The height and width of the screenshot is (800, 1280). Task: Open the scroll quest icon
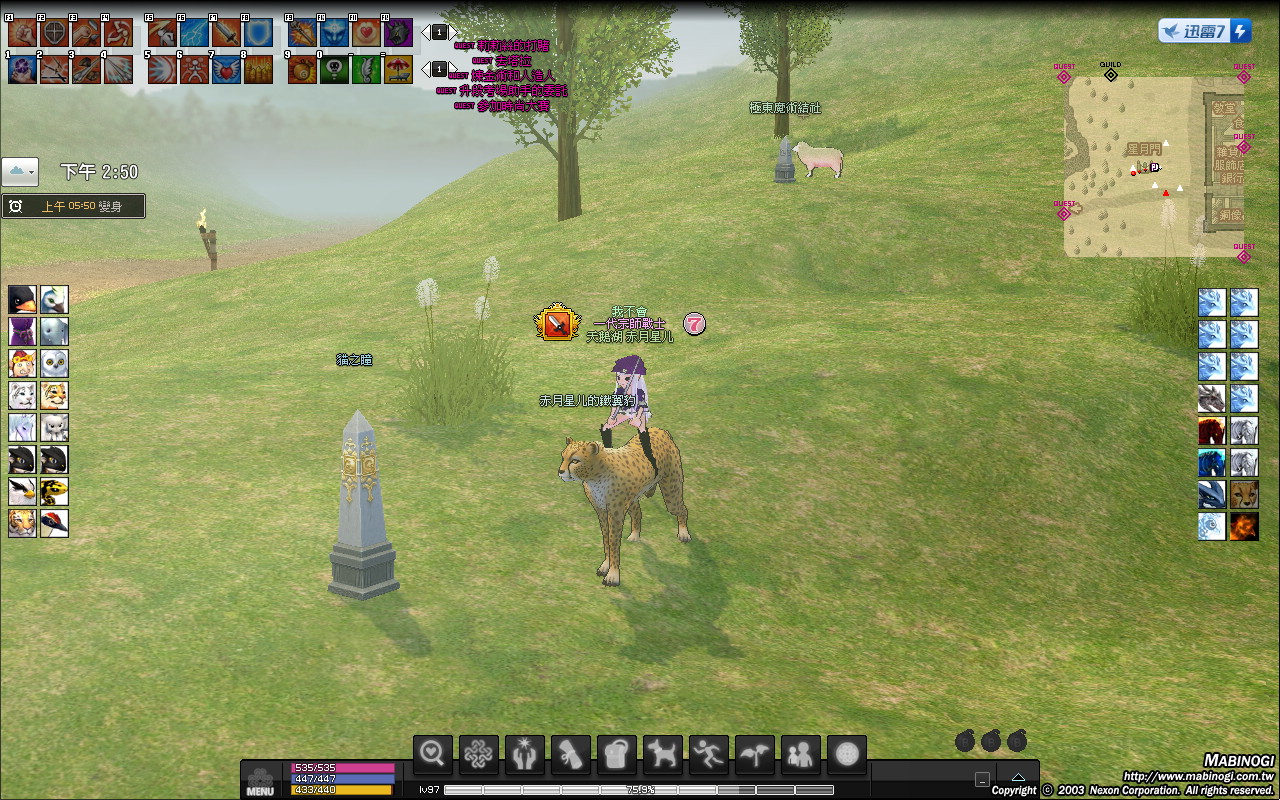coord(571,754)
